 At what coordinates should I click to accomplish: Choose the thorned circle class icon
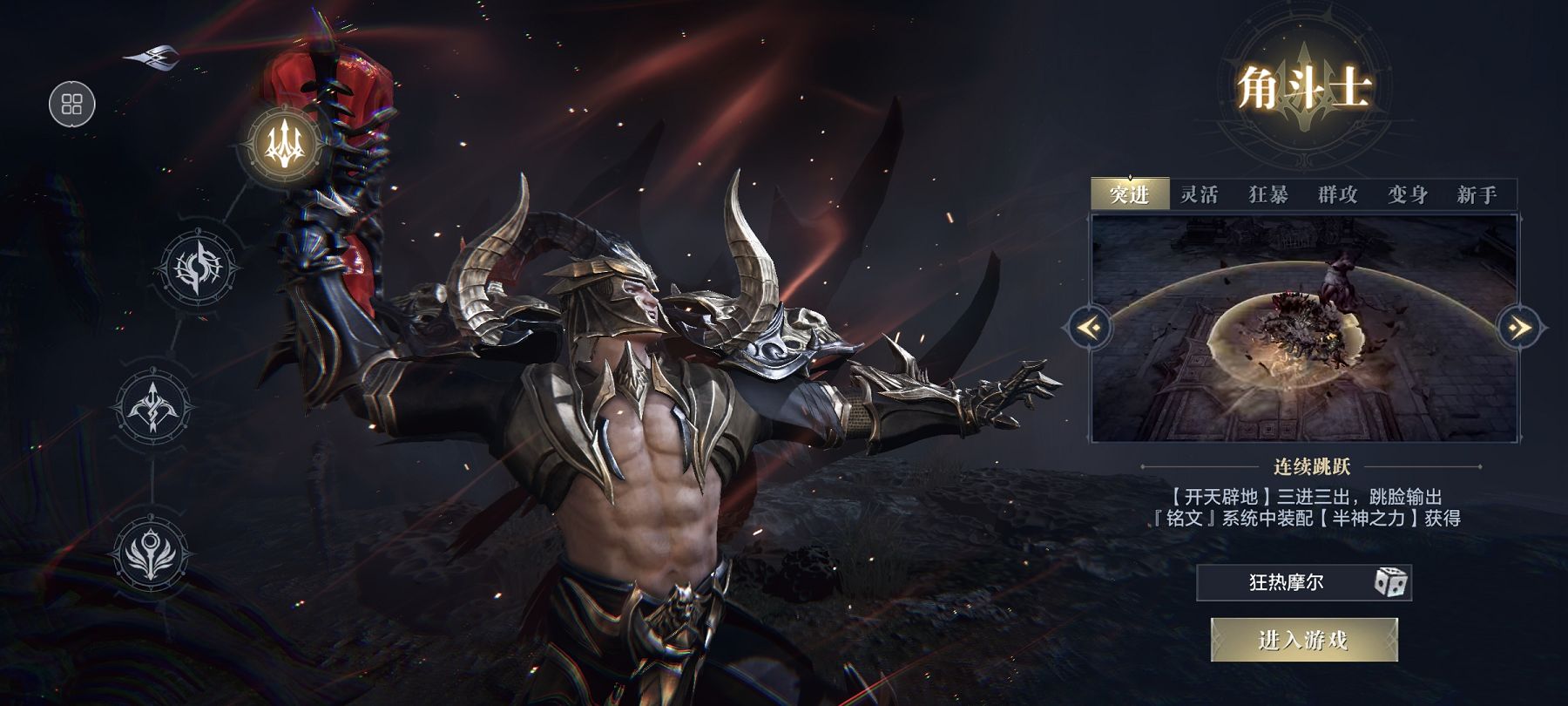pos(199,268)
